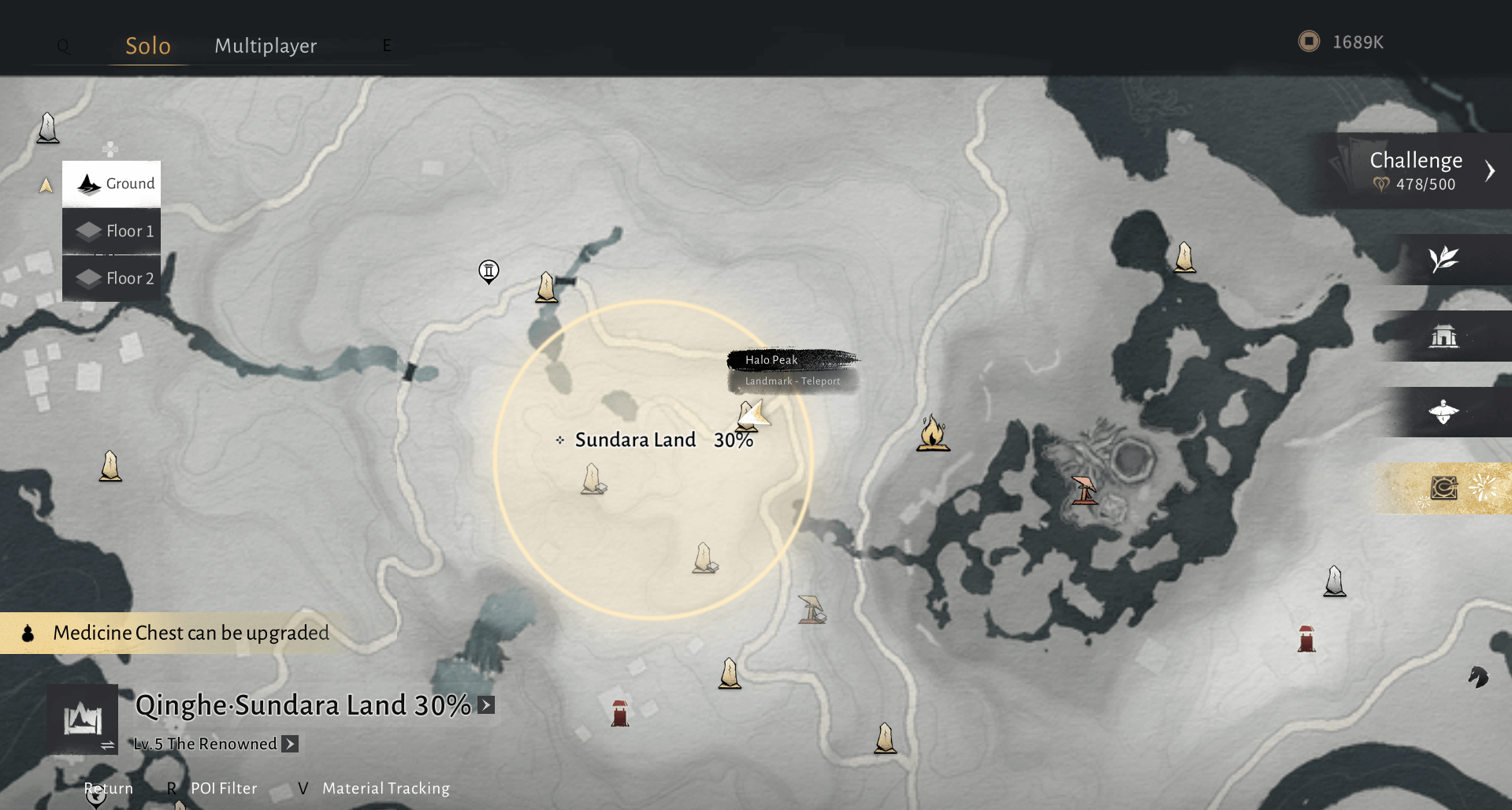1512x810 pixels.
Task: Select the Ground map layer
Action: click(112, 184)
